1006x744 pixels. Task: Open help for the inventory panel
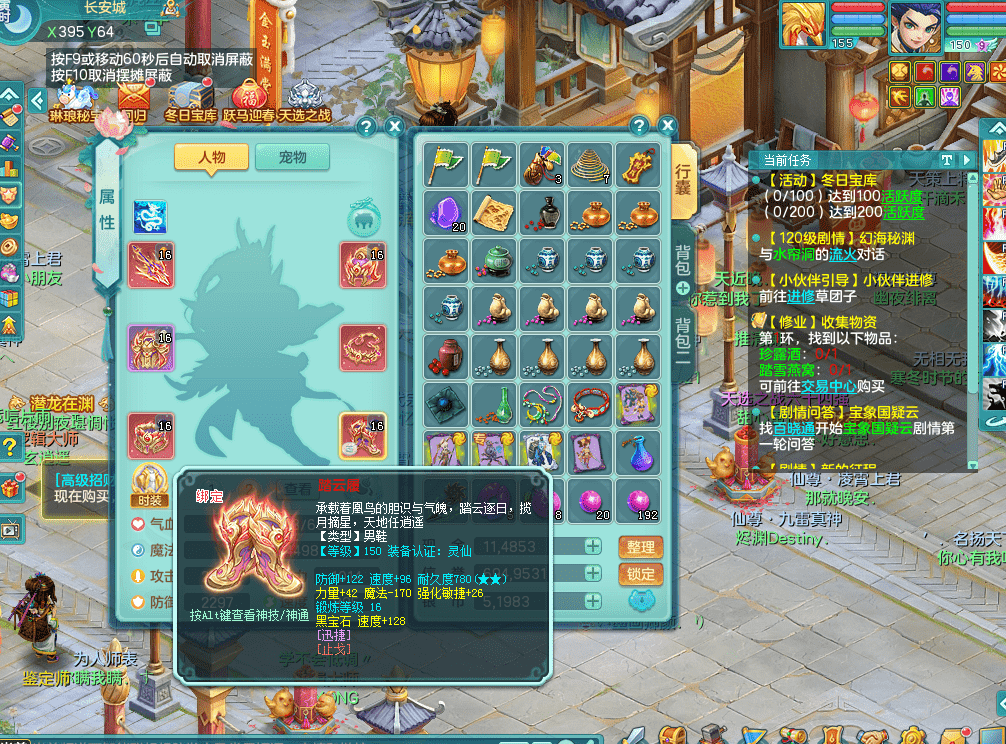[637, 126]
